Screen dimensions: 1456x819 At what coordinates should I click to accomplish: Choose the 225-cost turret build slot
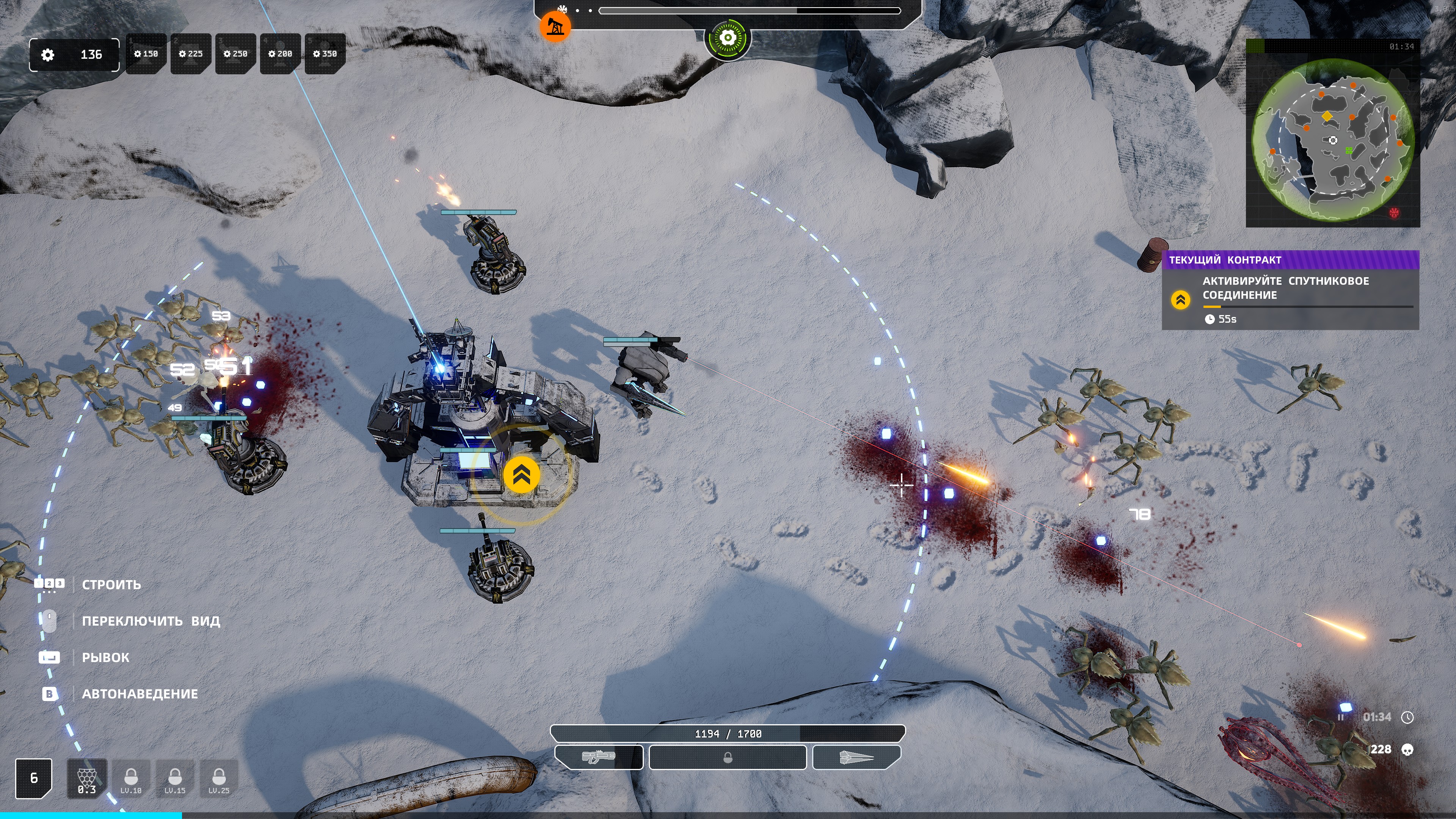coord(191,54)
